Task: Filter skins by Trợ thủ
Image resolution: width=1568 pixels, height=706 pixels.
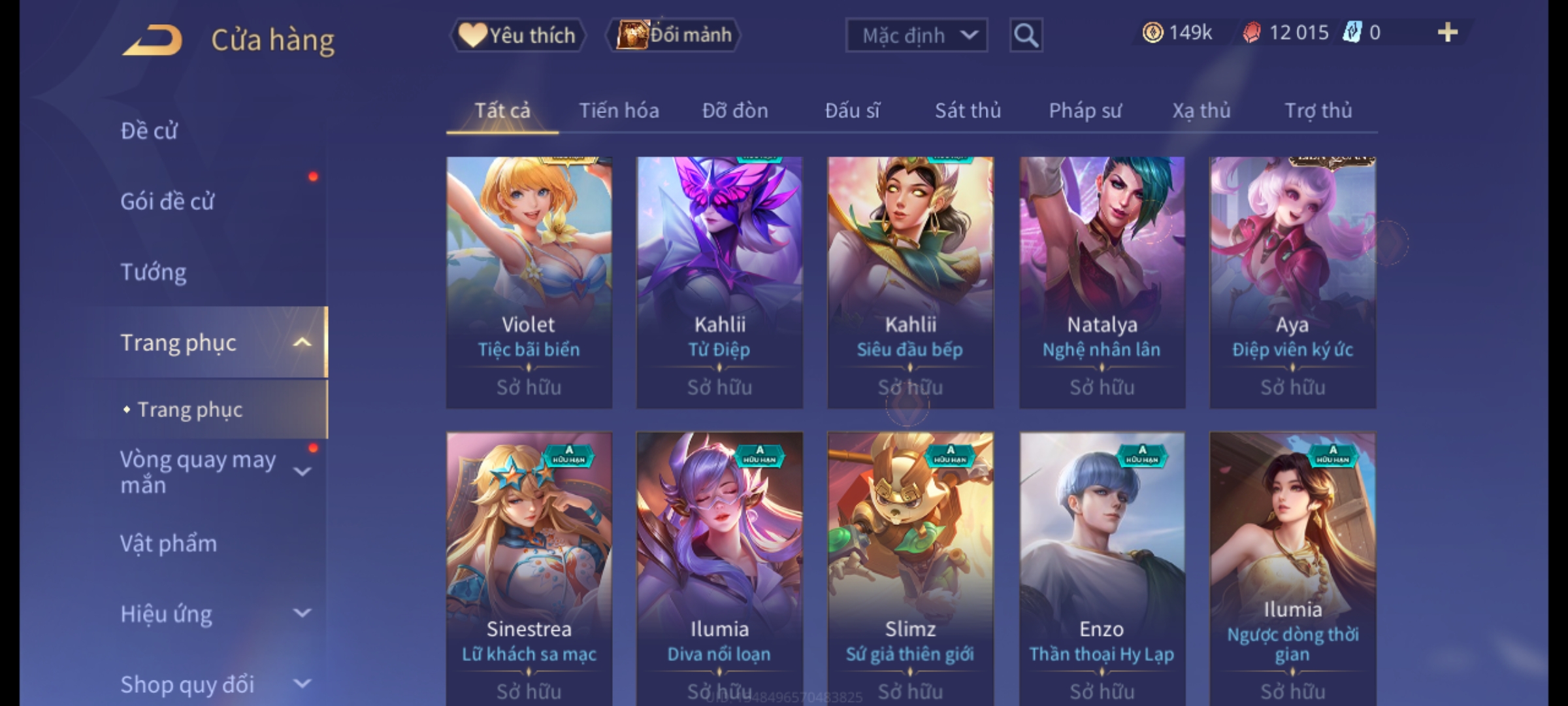Action: (x=1318, y=110)
